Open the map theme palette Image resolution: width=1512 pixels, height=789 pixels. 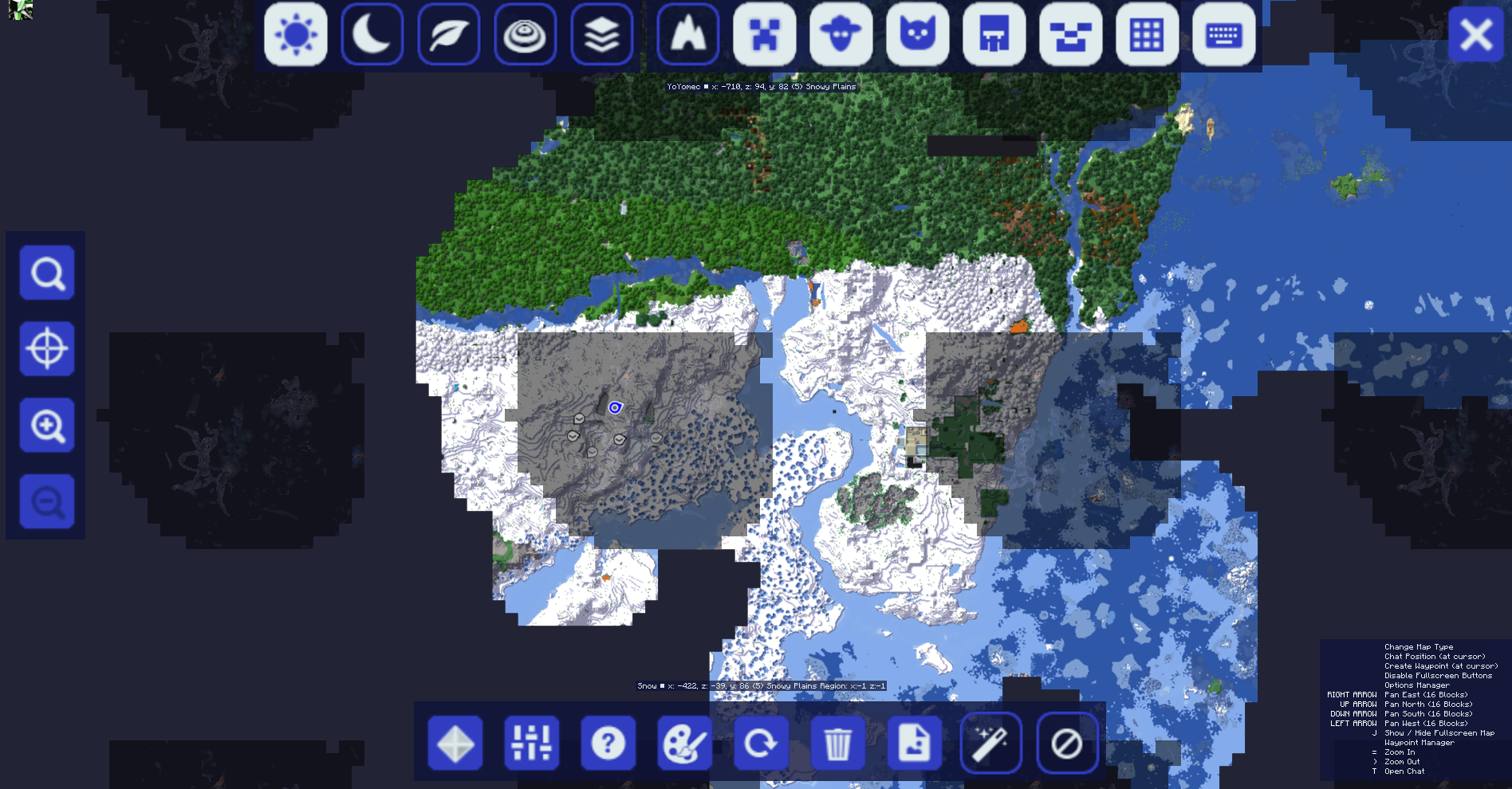point(685,743)
